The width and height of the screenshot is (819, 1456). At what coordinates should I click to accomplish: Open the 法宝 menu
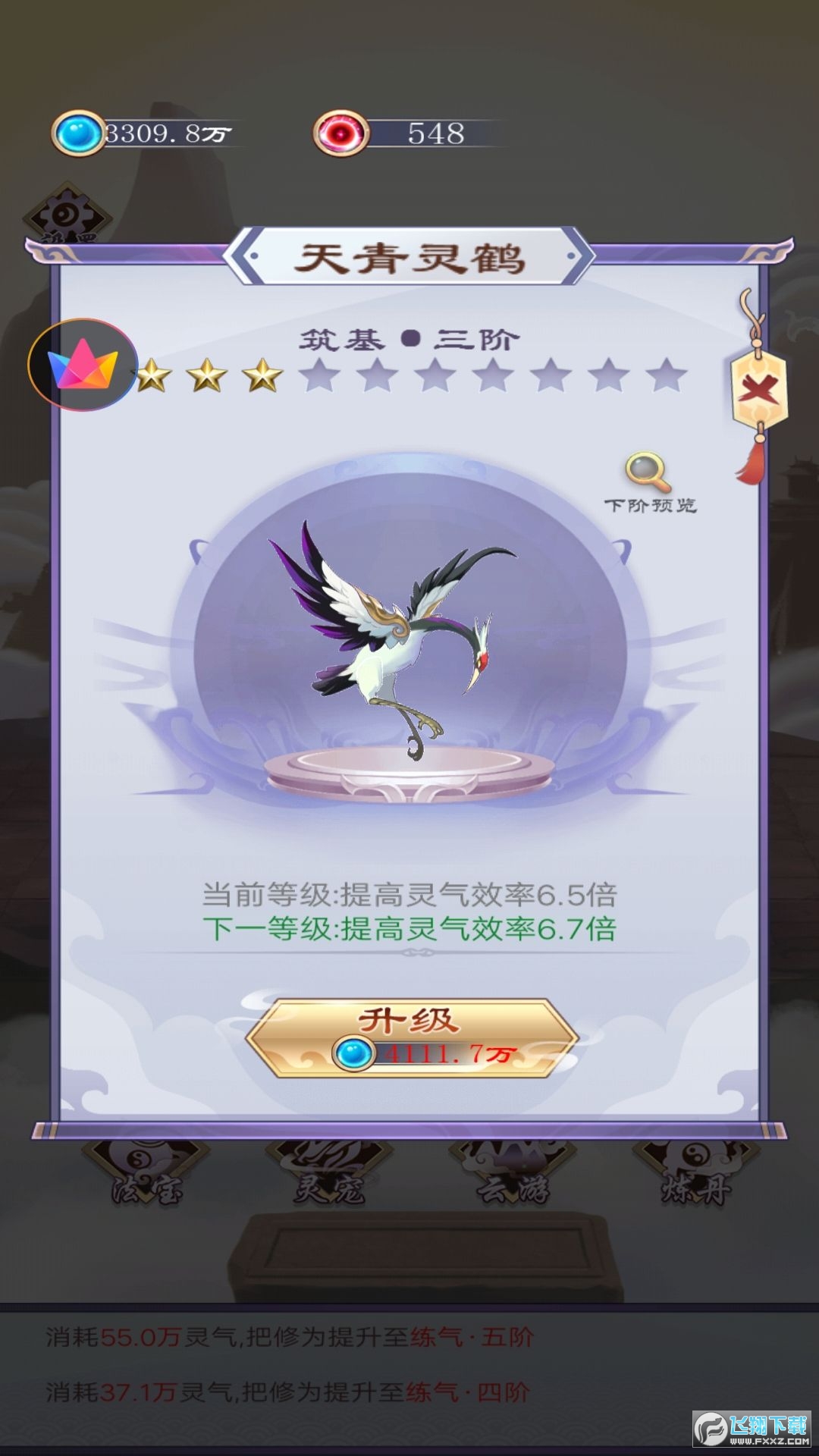click(146, 1173)
